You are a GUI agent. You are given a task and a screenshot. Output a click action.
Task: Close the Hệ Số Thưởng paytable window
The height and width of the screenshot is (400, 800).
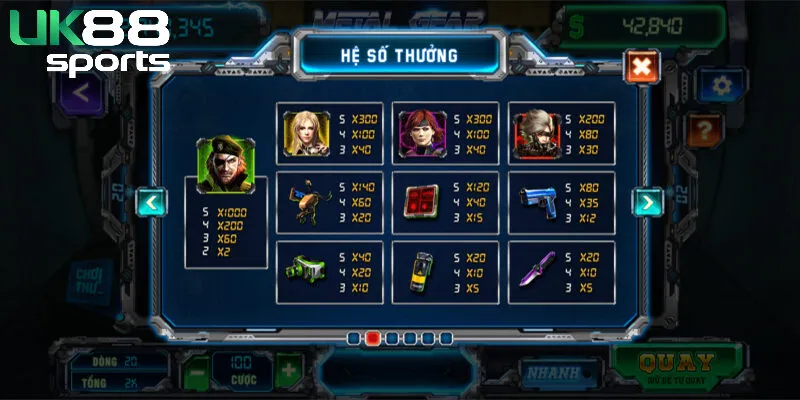(x=641, y=66)
